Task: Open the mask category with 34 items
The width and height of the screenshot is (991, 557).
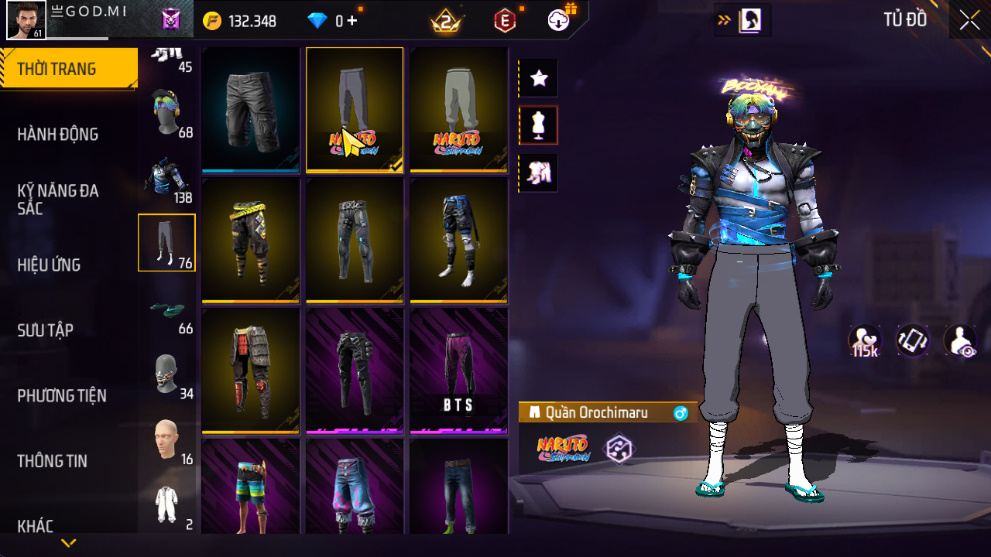Action: click(167, 375)
